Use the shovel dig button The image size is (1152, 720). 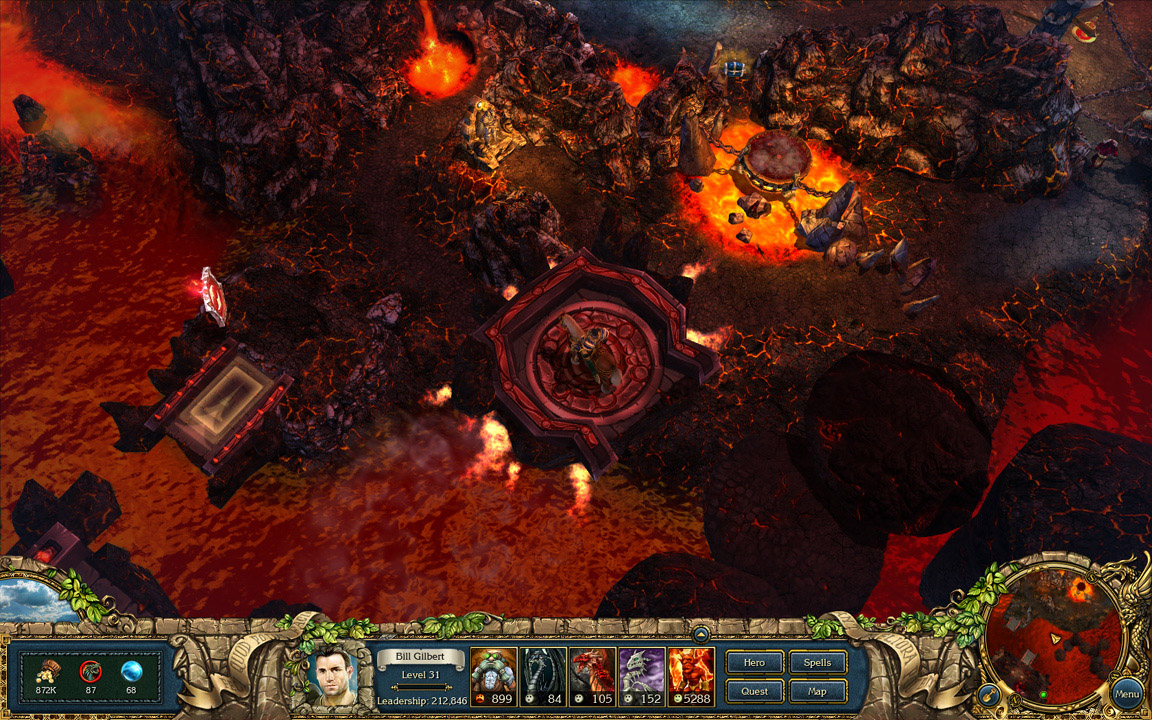(x=987, y=693)
